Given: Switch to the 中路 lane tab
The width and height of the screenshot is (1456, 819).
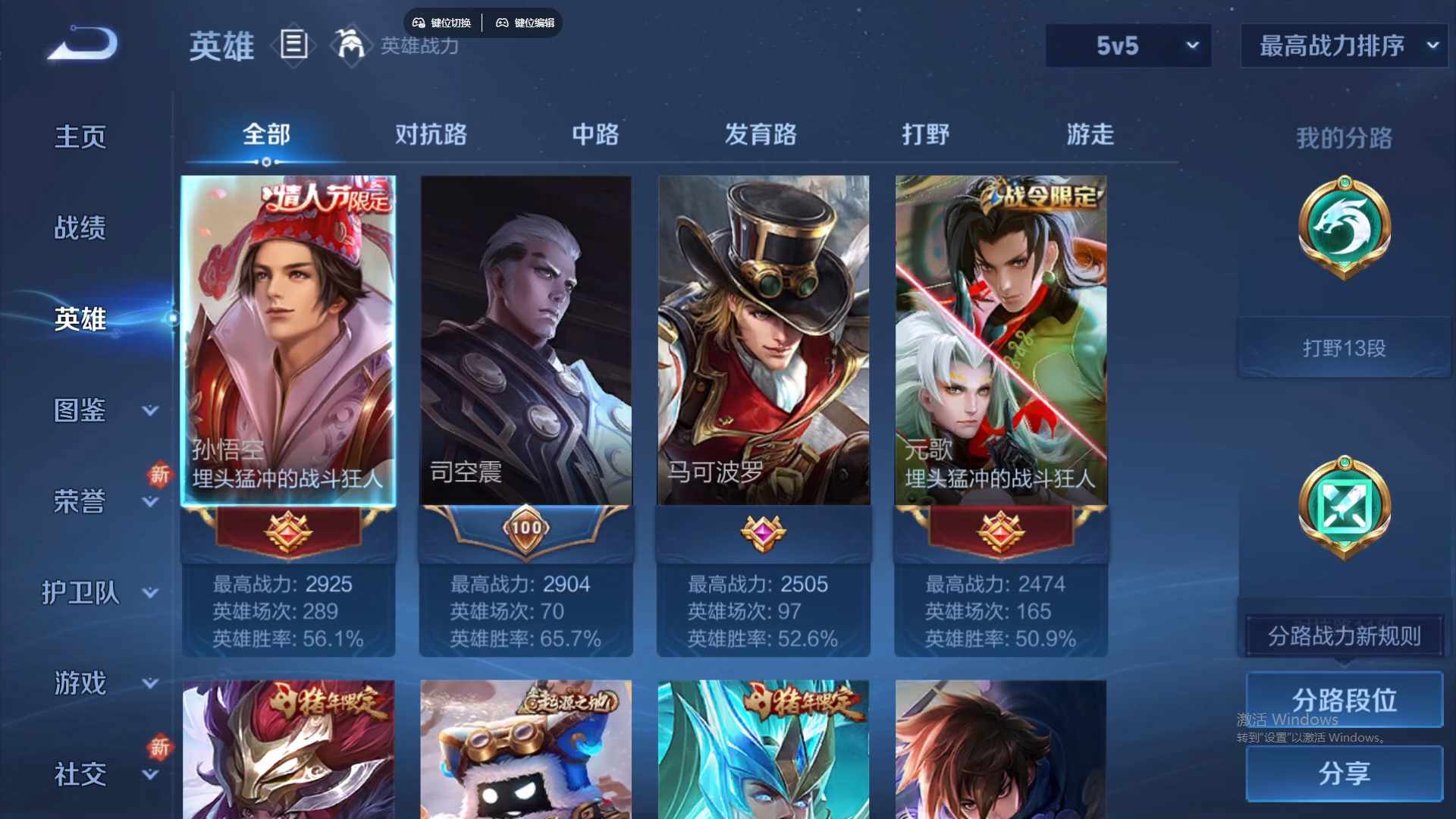Looking at the screenshot, I should [x=595, y=135].
